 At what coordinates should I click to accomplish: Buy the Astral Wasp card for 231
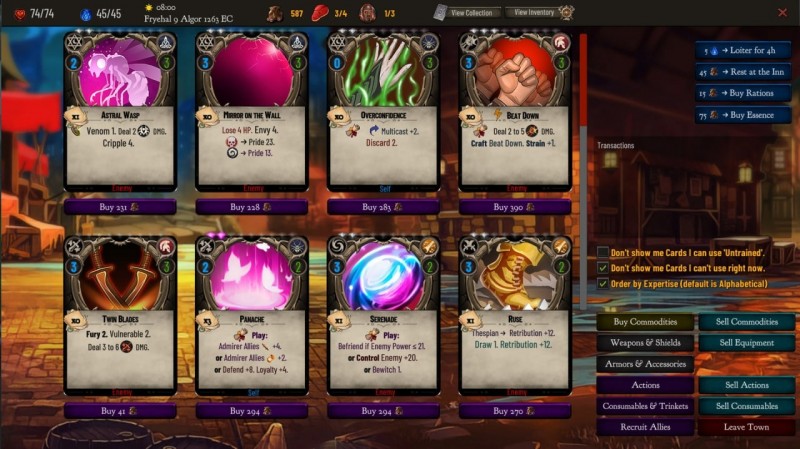pyautogui.click(x=120, y=206)
